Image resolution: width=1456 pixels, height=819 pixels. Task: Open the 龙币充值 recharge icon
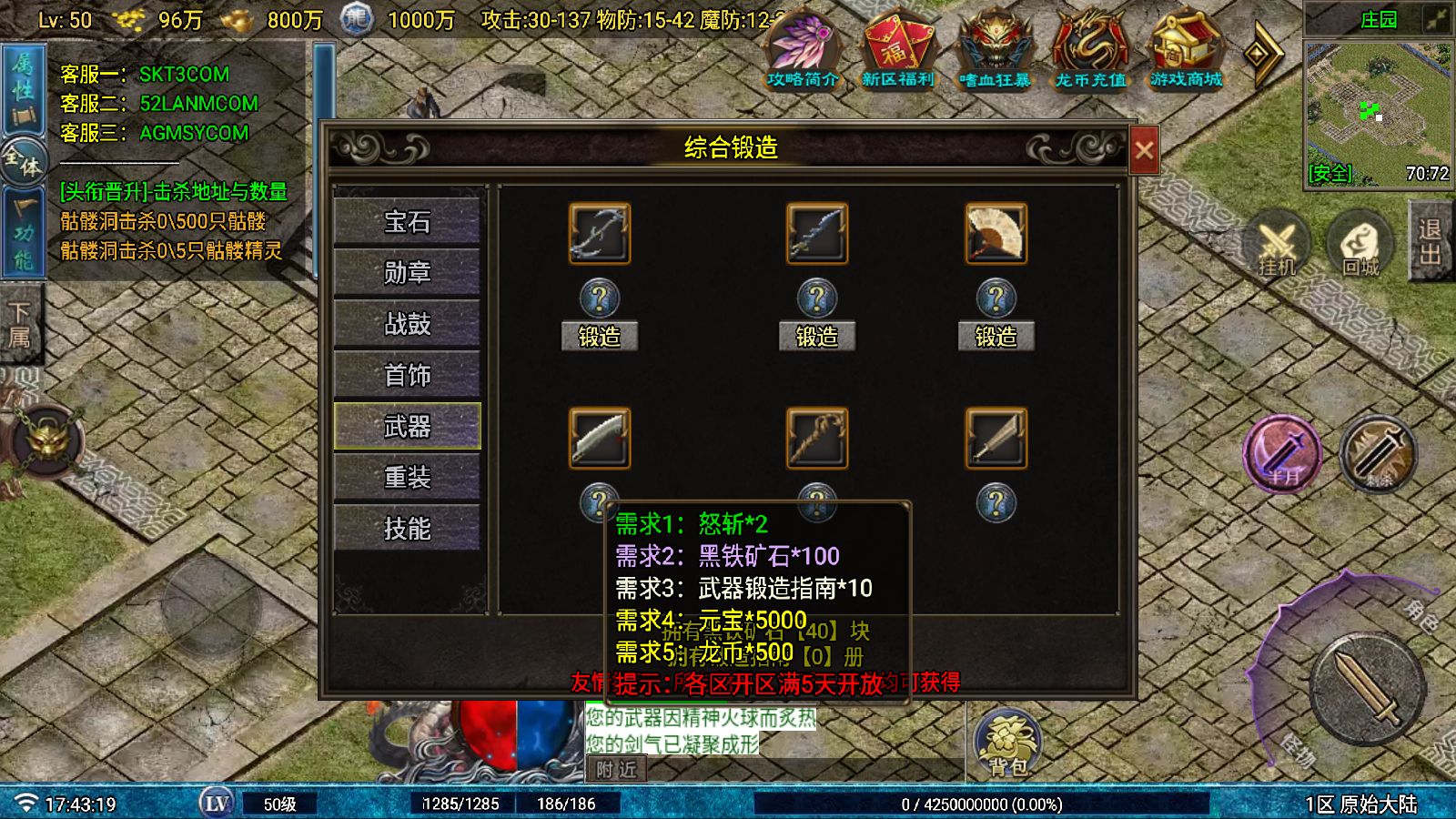(x=1089, y=50)
